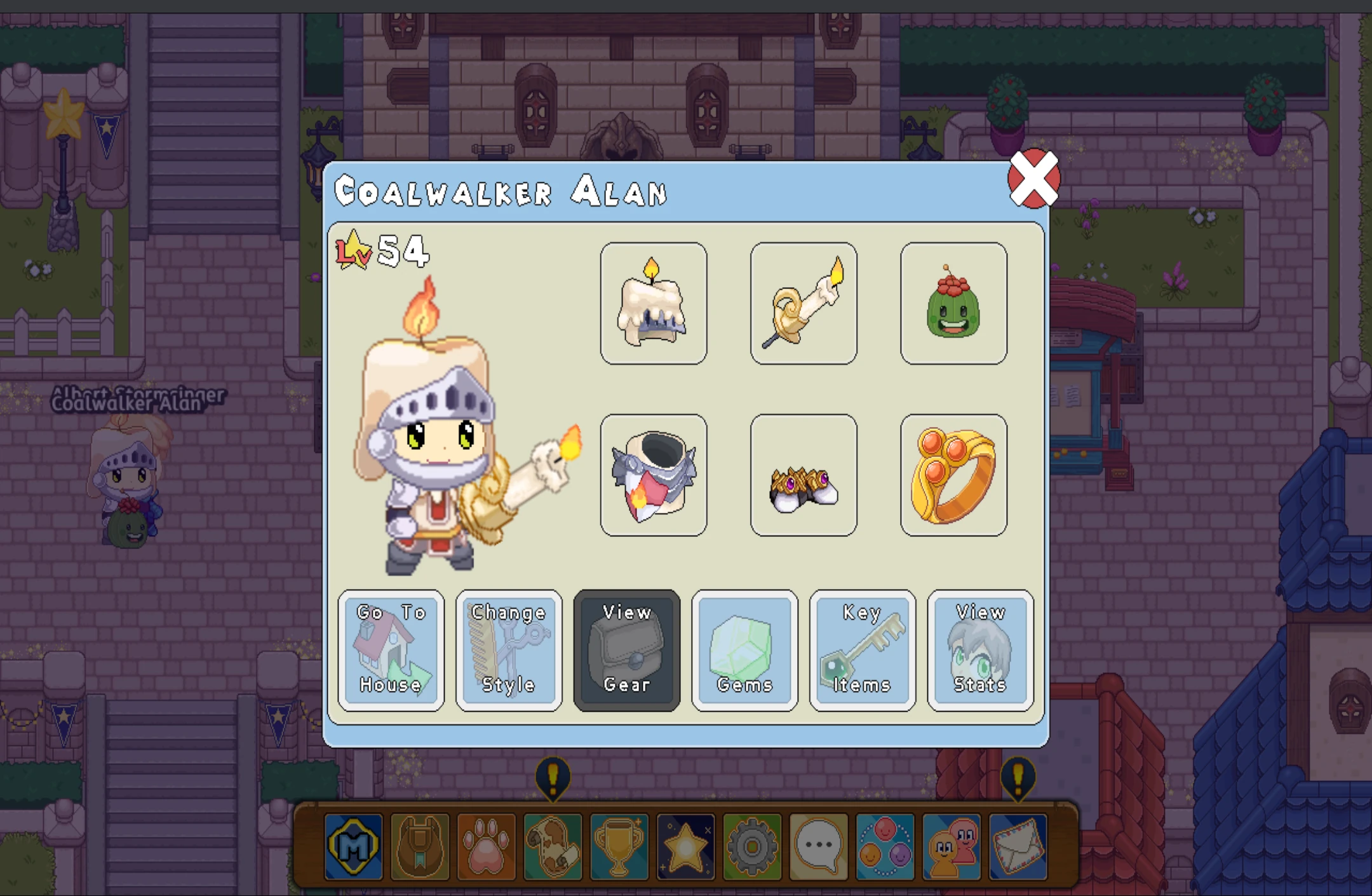Open the chat bubble icon
Viewport: 1372px width, 896px height.
[x=818, y=847]
